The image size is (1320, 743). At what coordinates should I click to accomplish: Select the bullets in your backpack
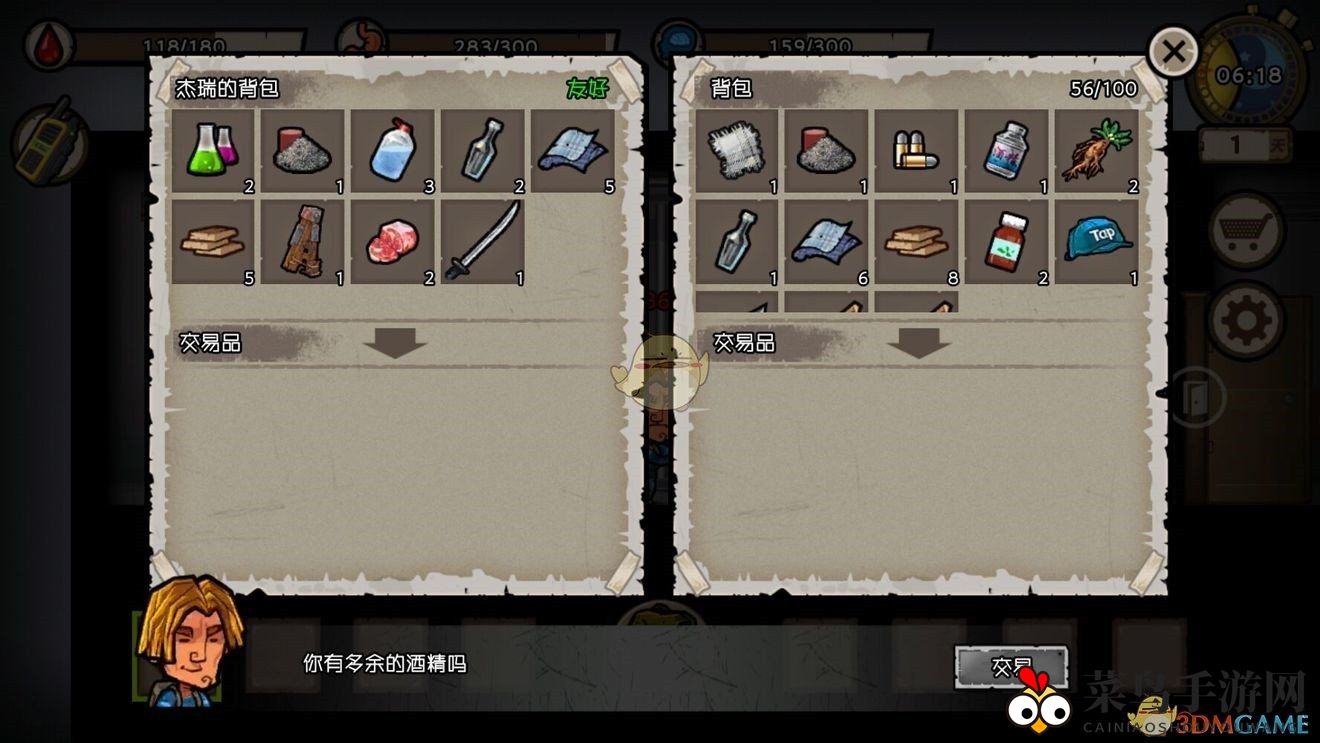pyautogui.click(x=917, y=150)
